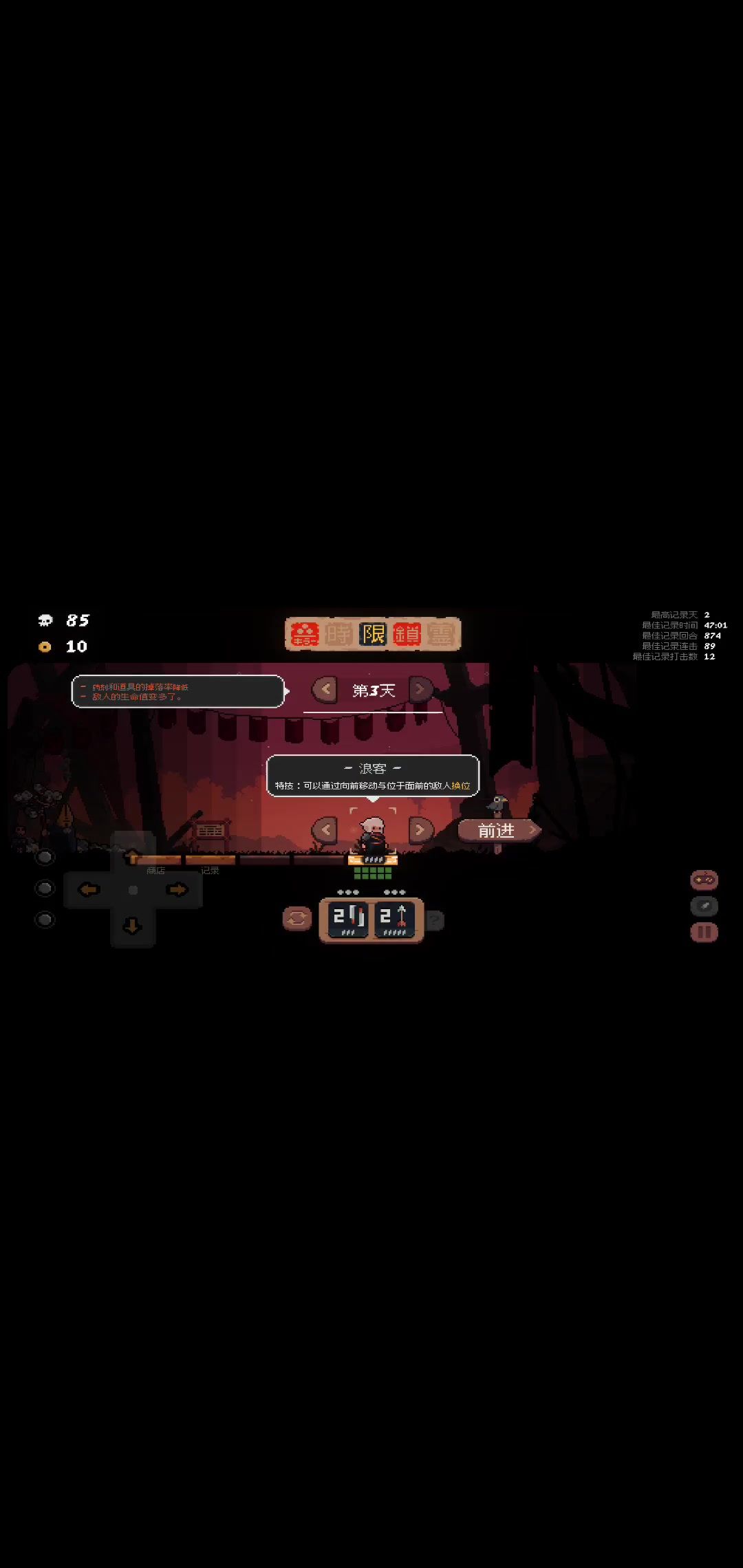Click the 前进 (advance) signpost button
This screenshot has width=743, height=1568.
pyautogui.click(x=498, y=831)
